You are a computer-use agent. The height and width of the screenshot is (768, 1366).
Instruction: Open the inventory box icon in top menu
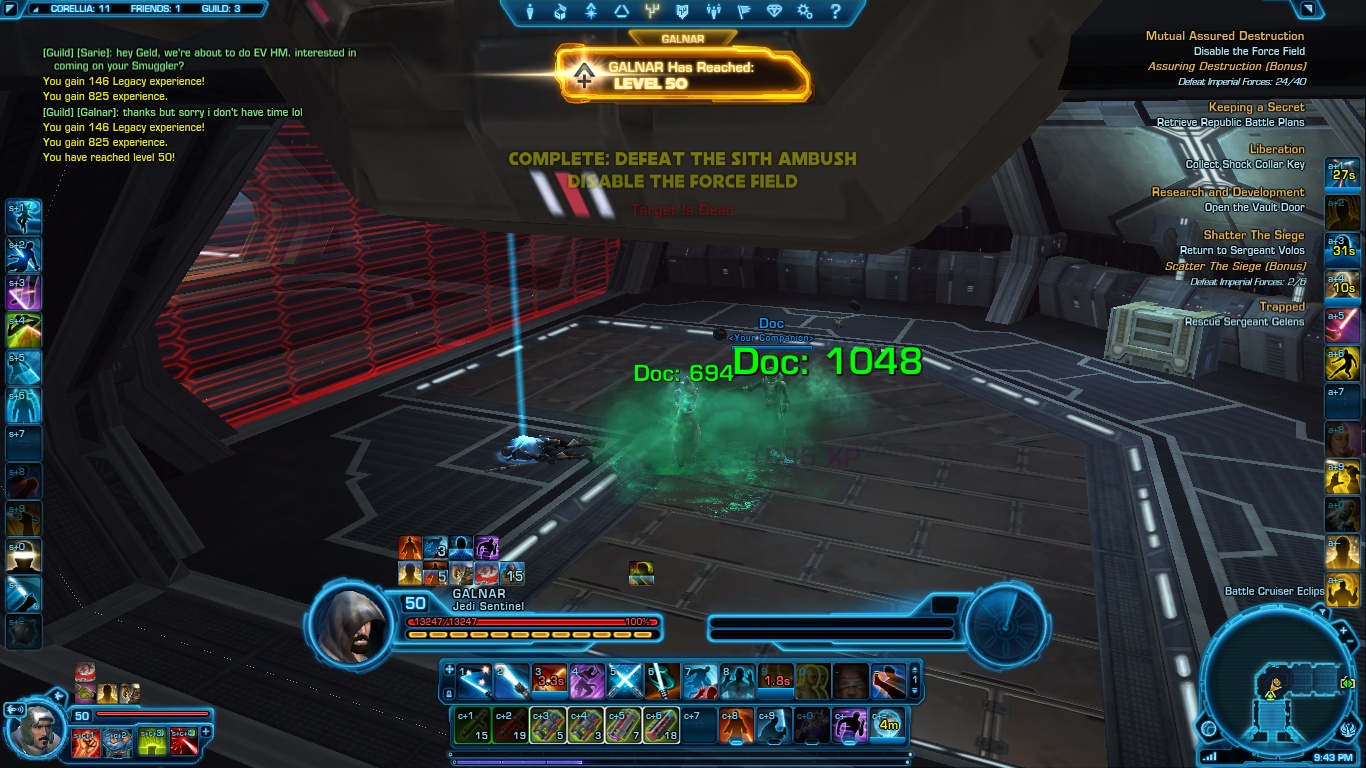tap(561, 13)
